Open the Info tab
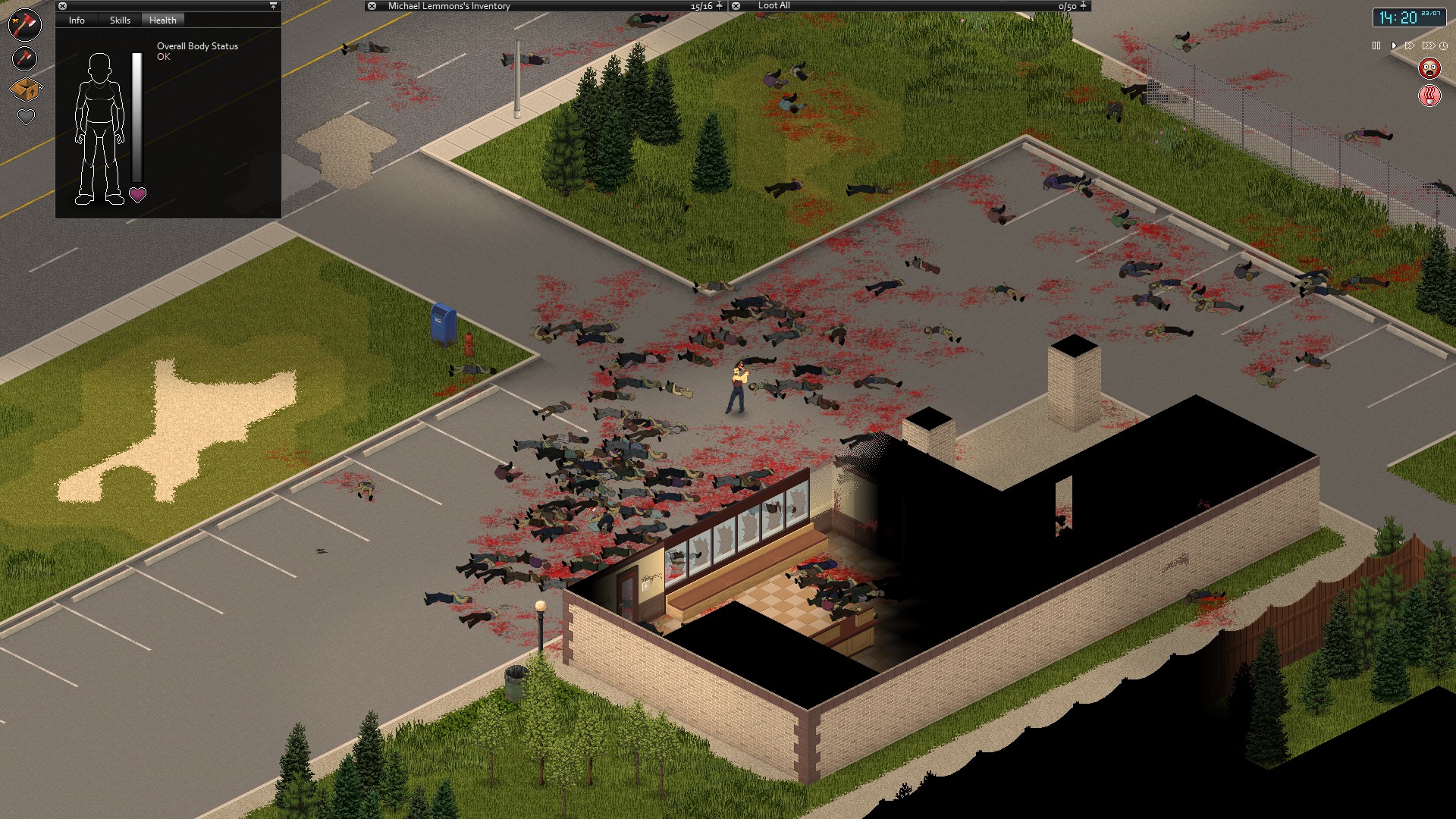Viewport: 1456px width, 819px height. coord(76,20)
